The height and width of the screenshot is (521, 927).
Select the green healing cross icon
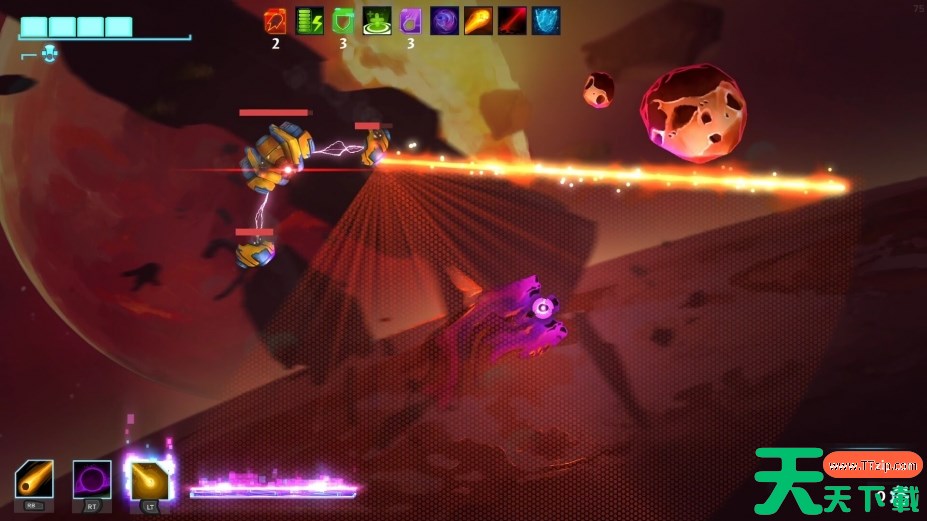point(377,21)
